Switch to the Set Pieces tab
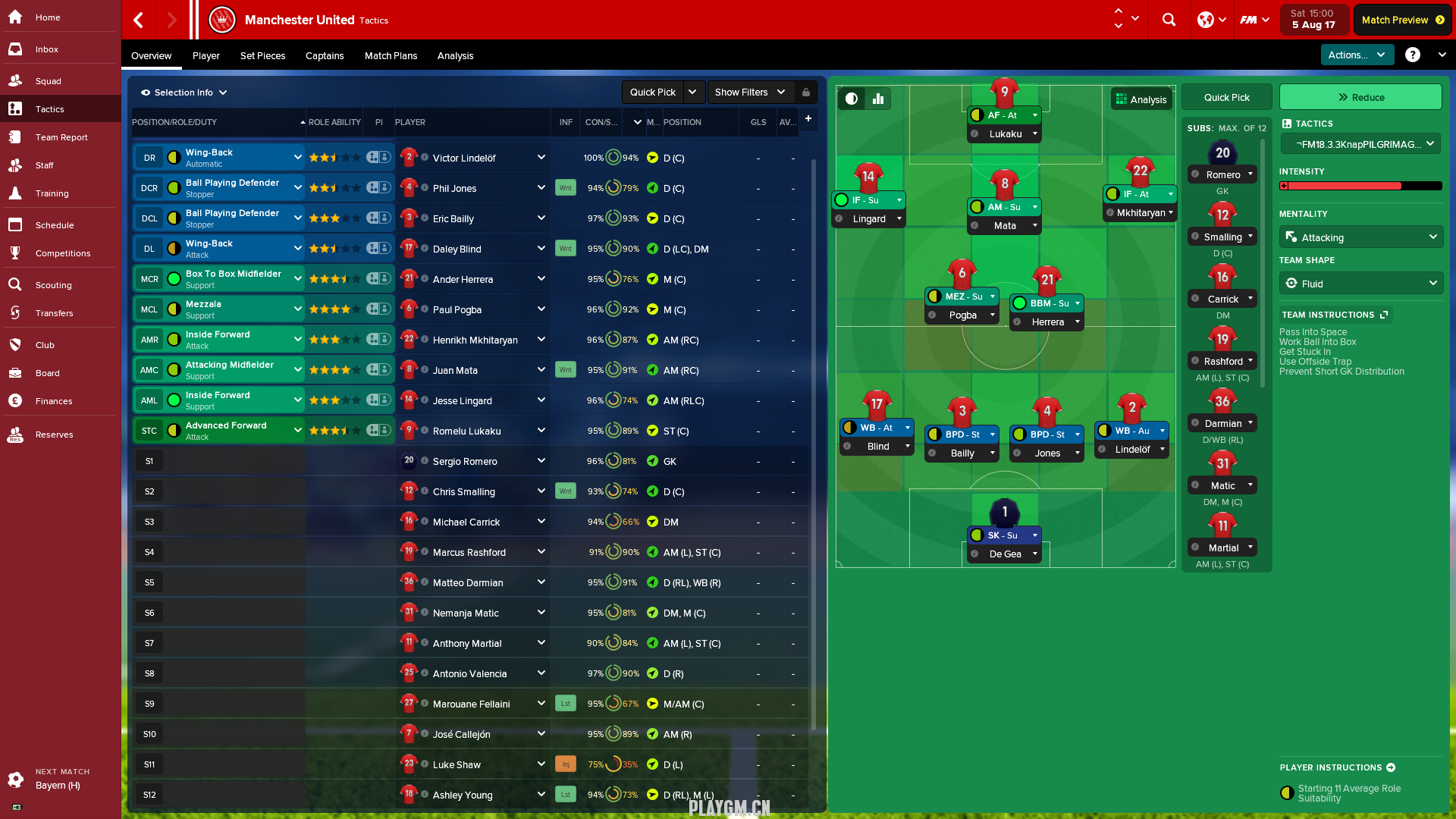Screen dimensions: 1456x819 pos(262,56)
